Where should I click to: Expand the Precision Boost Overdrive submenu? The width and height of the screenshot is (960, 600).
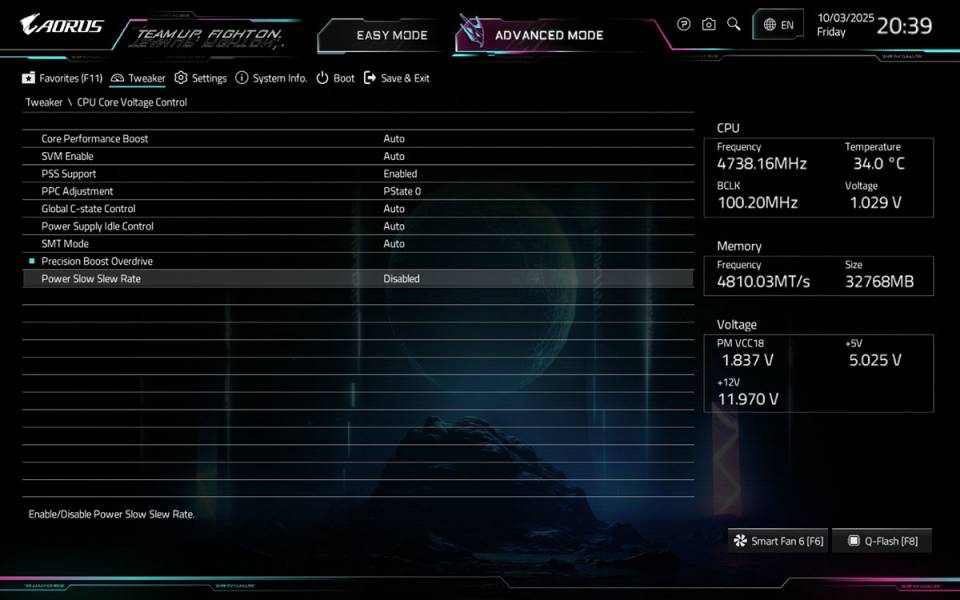[97, 261]
